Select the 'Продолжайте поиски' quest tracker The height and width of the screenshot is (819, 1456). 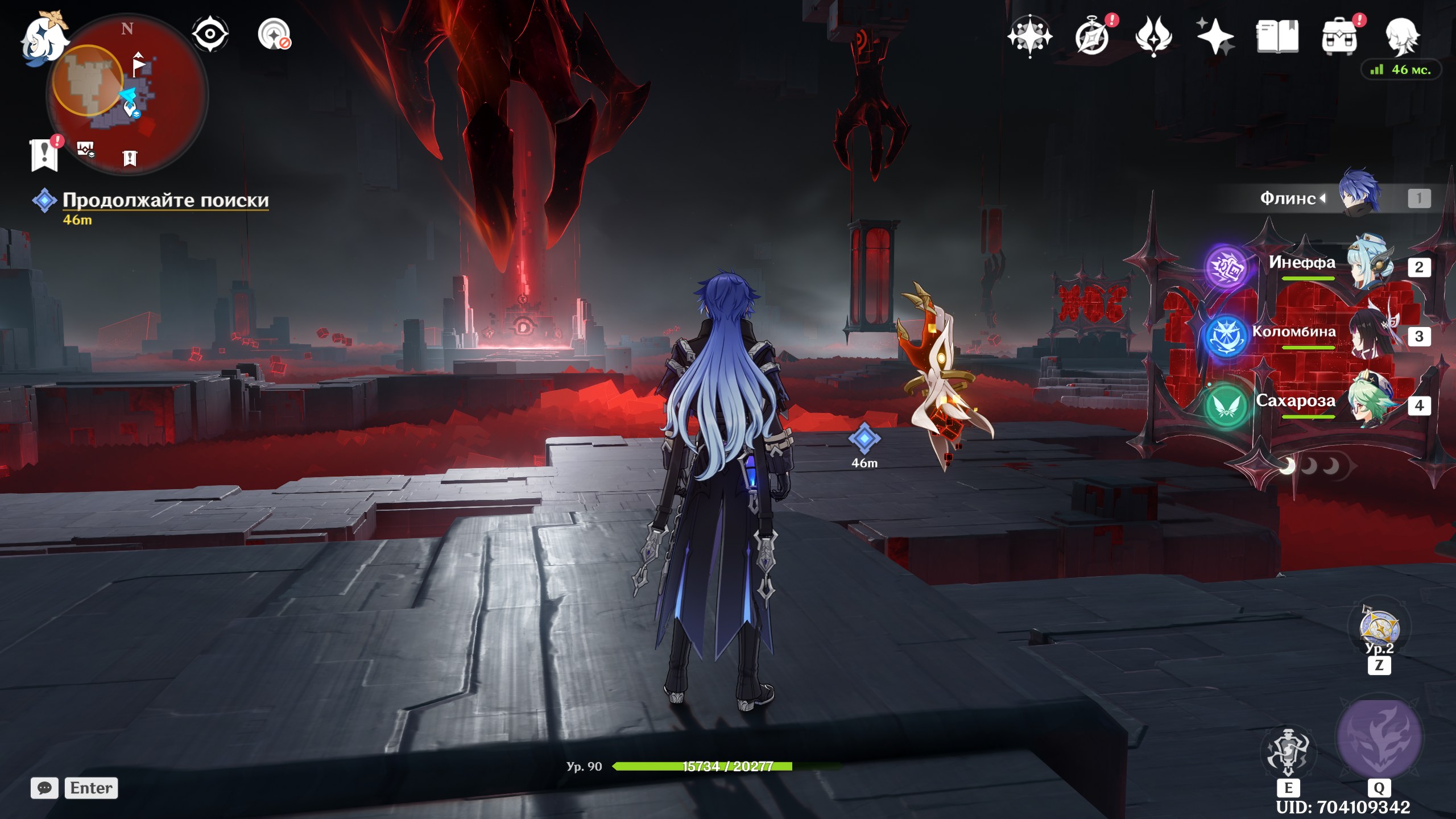[x=165, y=200]
